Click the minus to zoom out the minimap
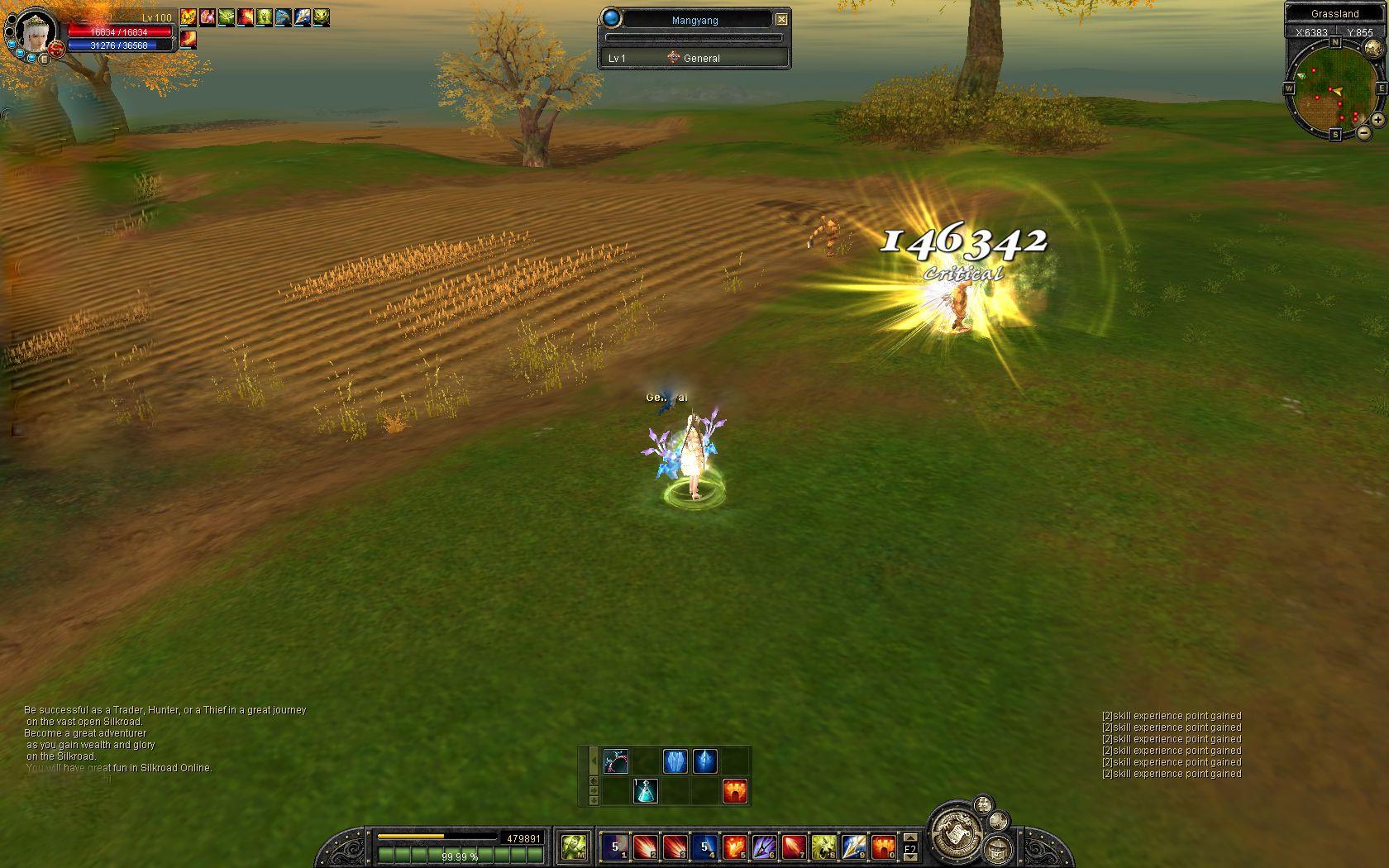The height and width of the screenshot is (868, 1389). 1363,132
